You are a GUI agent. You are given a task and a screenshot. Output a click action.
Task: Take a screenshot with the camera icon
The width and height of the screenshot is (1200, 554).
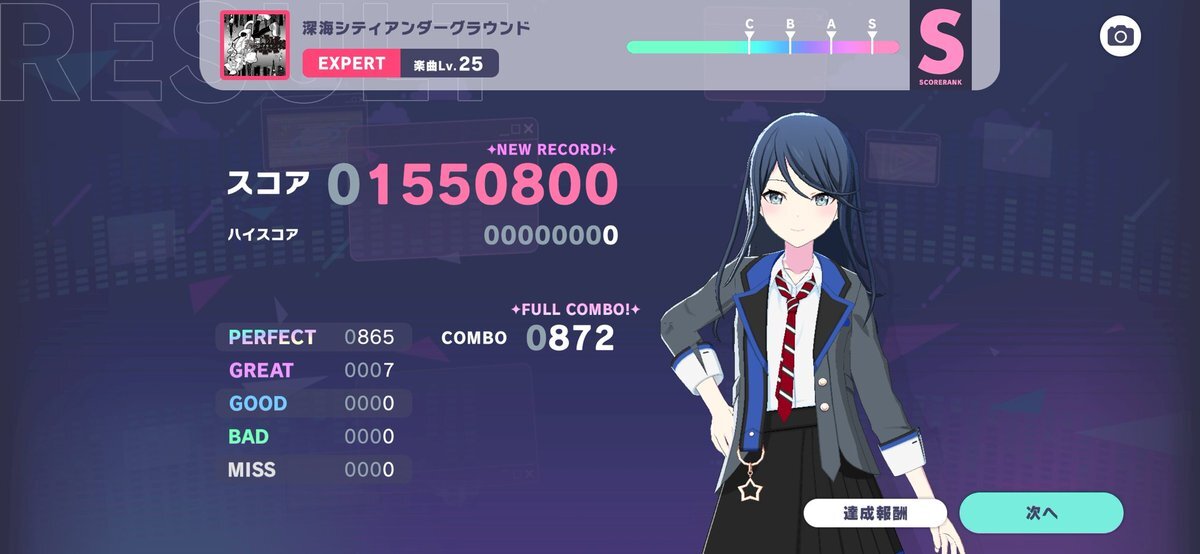click(1121, 37)
